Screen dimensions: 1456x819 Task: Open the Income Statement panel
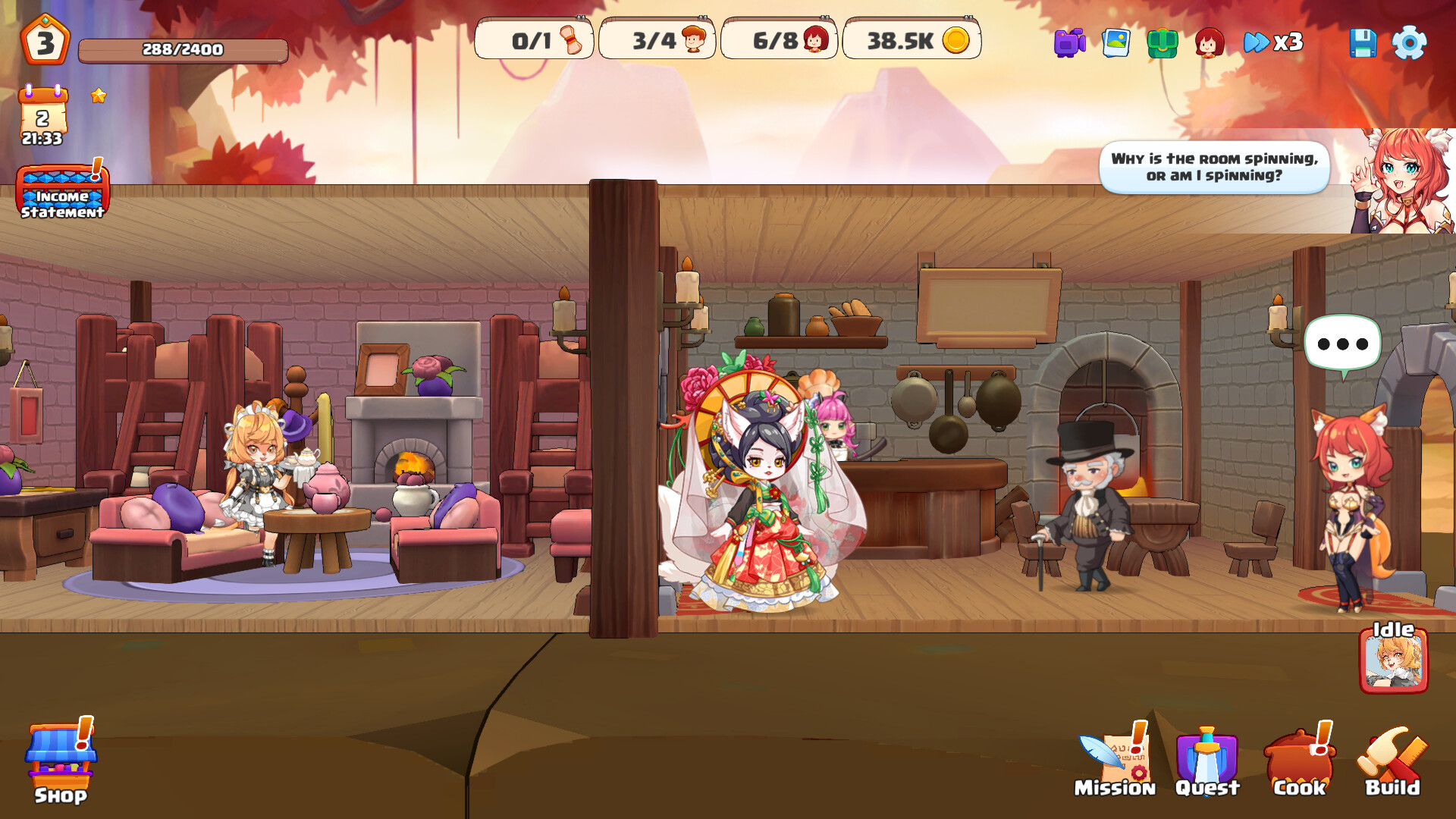click(64, 196)
